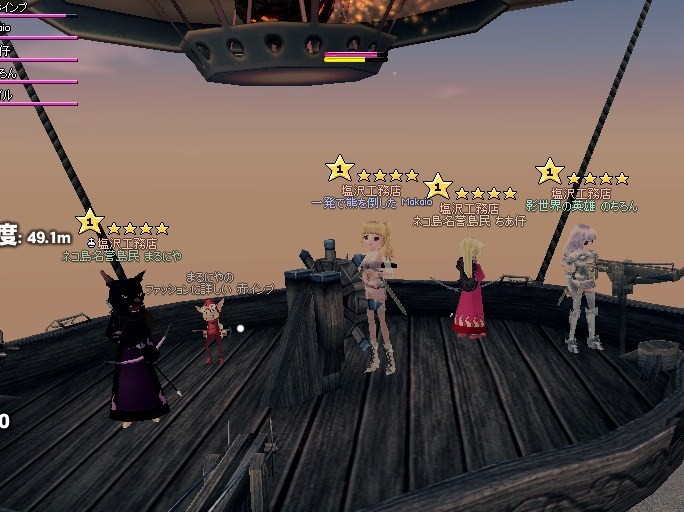
Task: Choose the party member ending in ル
Action: pyautogui.click(x=6, y=94)
